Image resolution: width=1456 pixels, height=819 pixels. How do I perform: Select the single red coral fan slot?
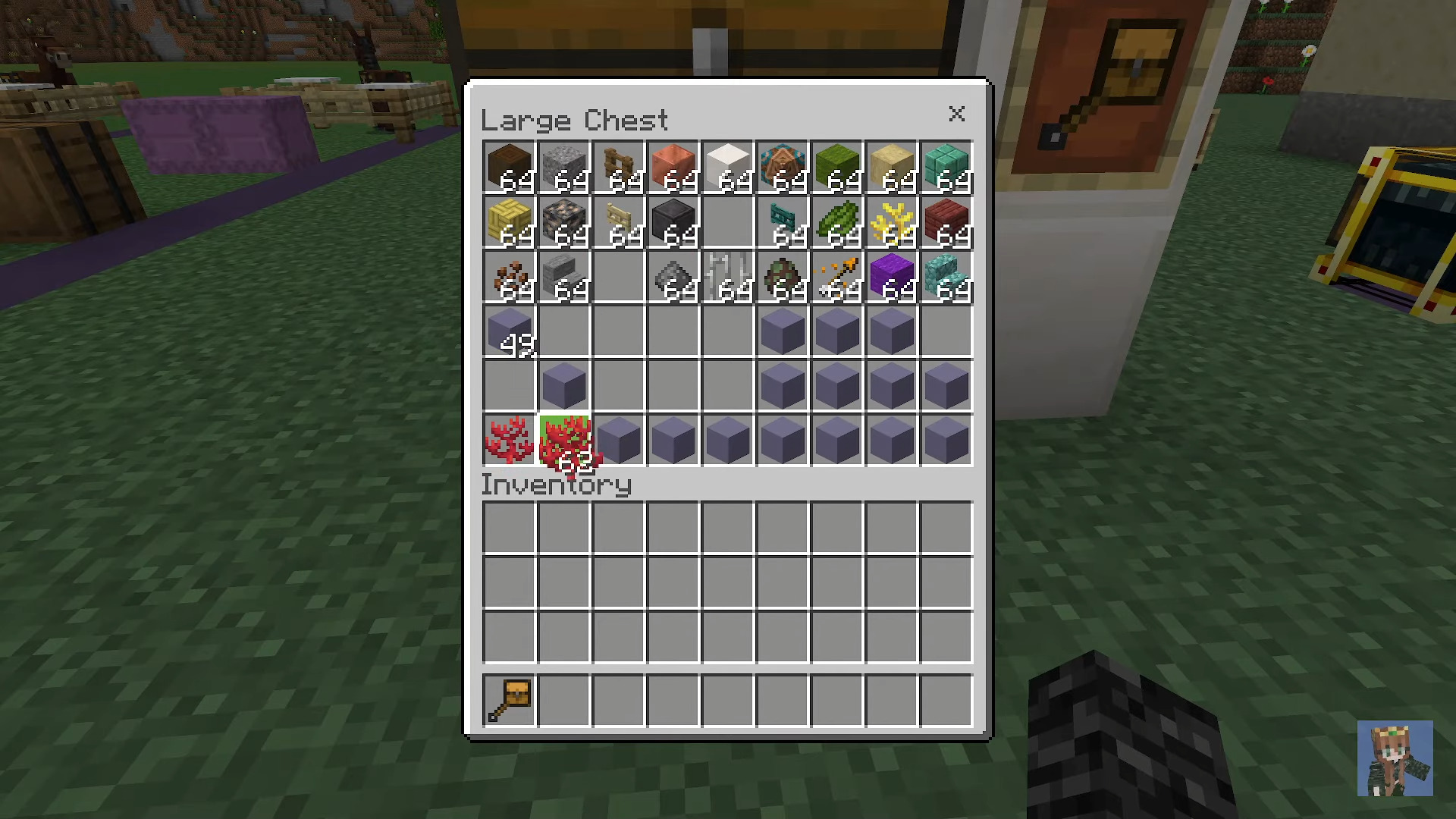coord(510,441)
